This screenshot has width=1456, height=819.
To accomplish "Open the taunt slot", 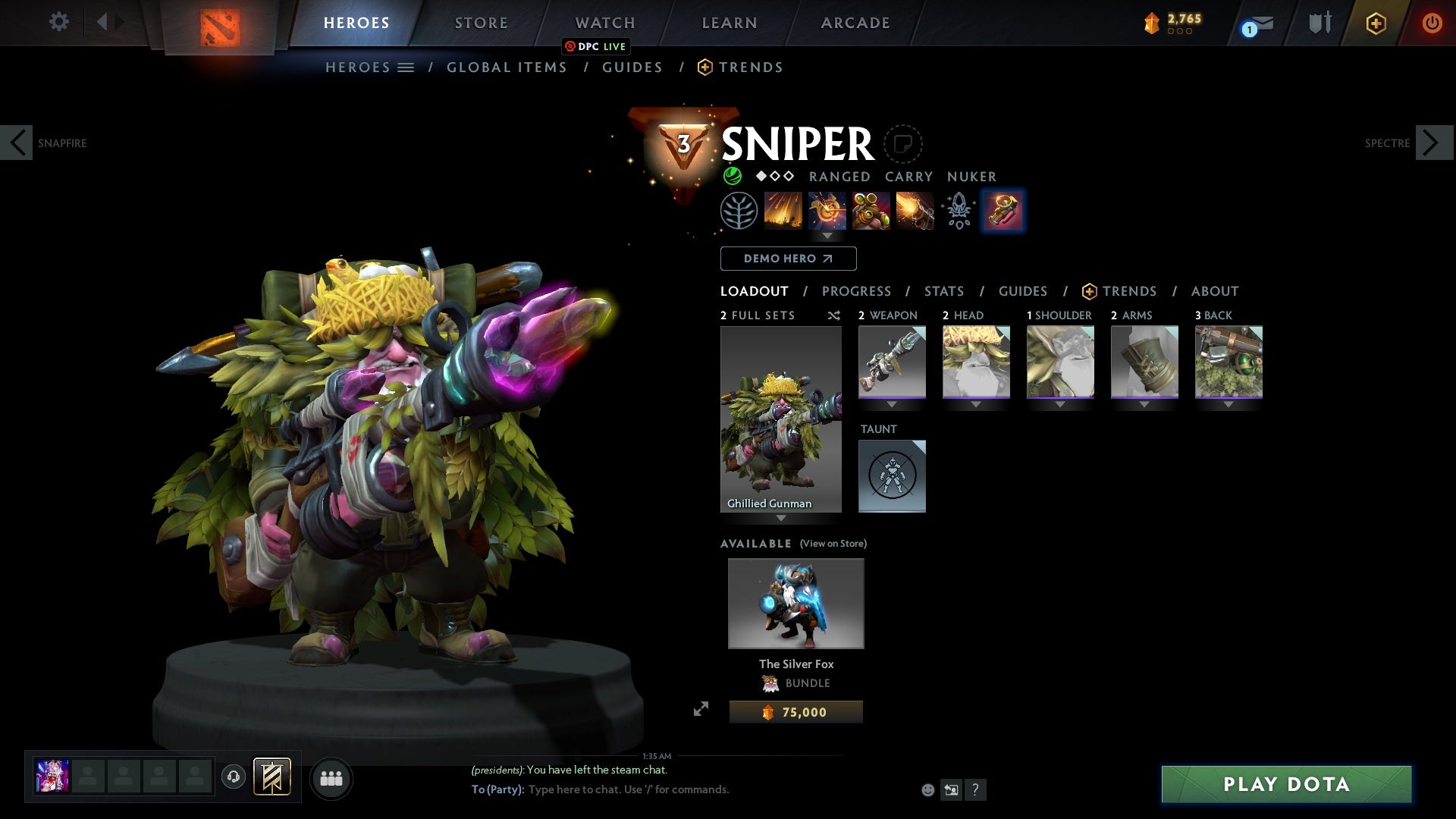I will point(892,475).
